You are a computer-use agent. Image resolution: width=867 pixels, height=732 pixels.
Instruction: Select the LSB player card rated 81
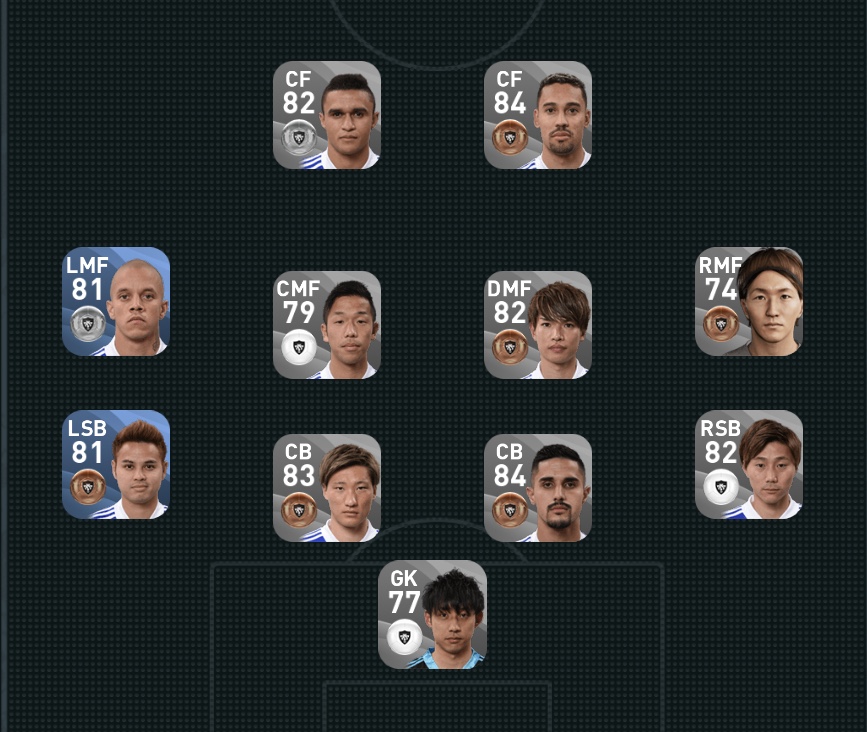[x=116, y=464]
